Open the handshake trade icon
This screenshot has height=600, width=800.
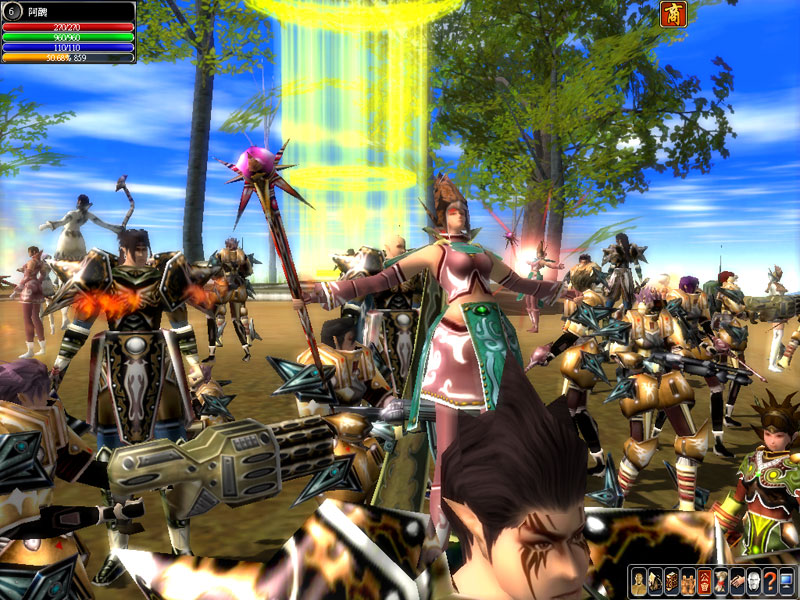click(736, 581)
